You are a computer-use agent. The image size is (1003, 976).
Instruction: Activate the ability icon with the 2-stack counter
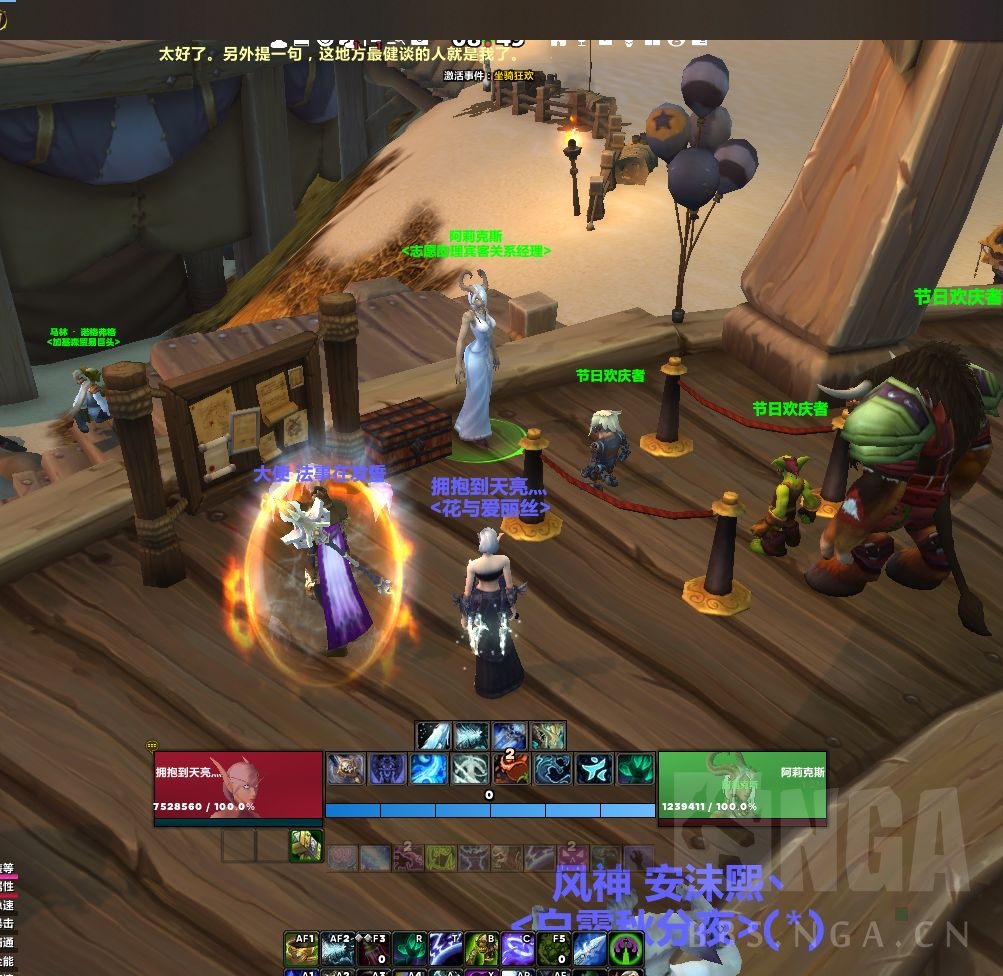[x=511, y=769]
